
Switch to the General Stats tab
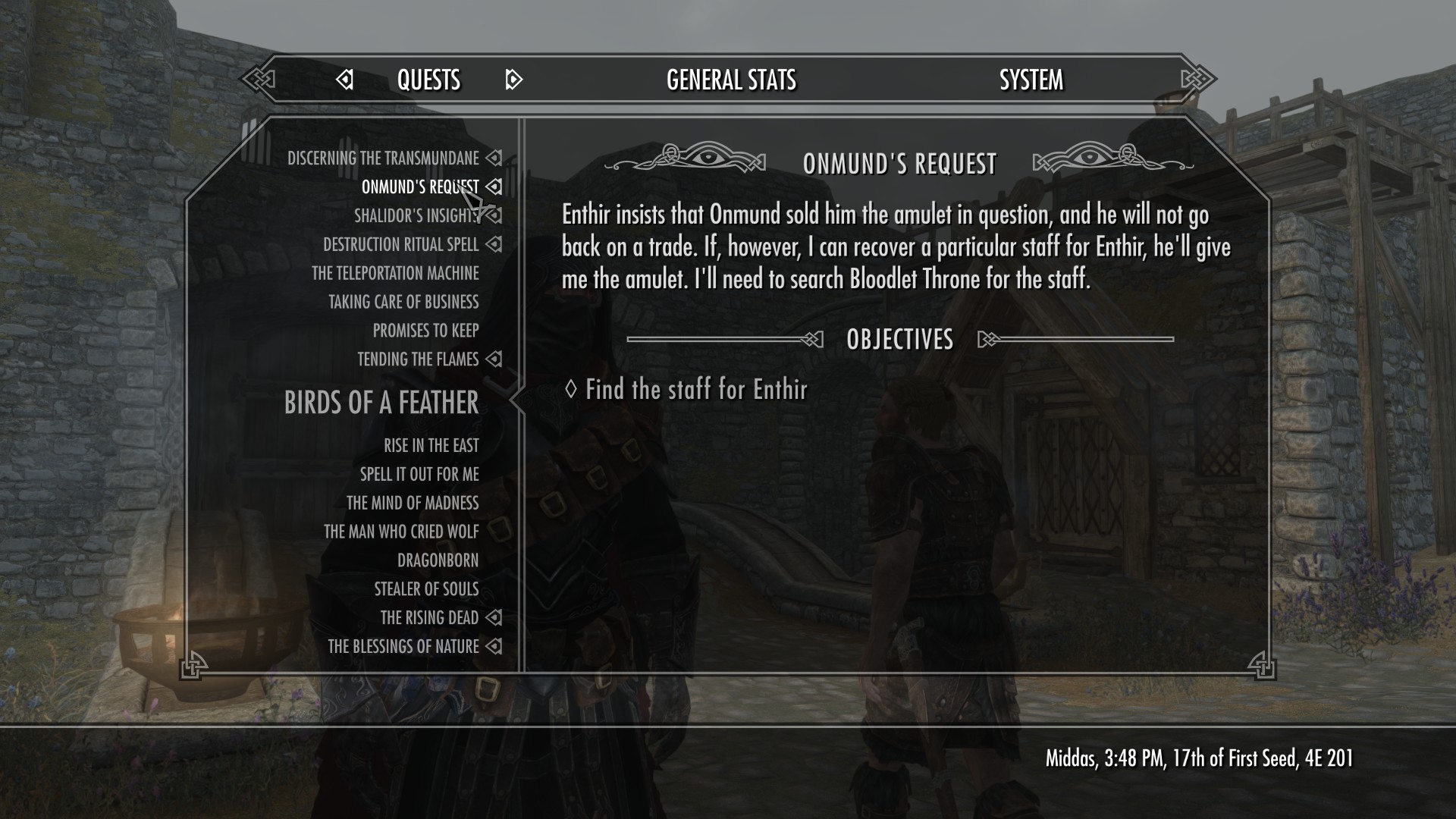(x=731, y=80)
